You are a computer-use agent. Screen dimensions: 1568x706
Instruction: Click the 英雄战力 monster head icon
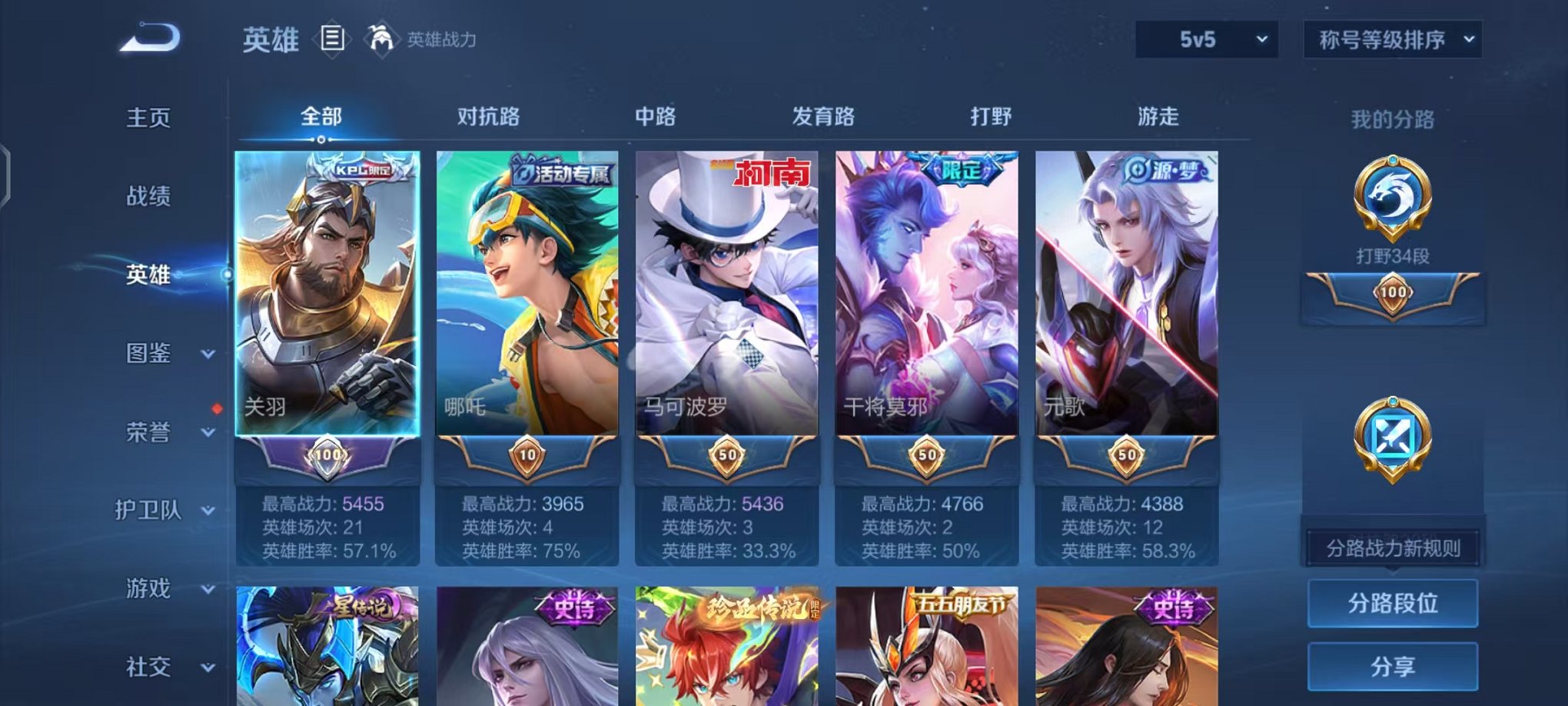382,37
